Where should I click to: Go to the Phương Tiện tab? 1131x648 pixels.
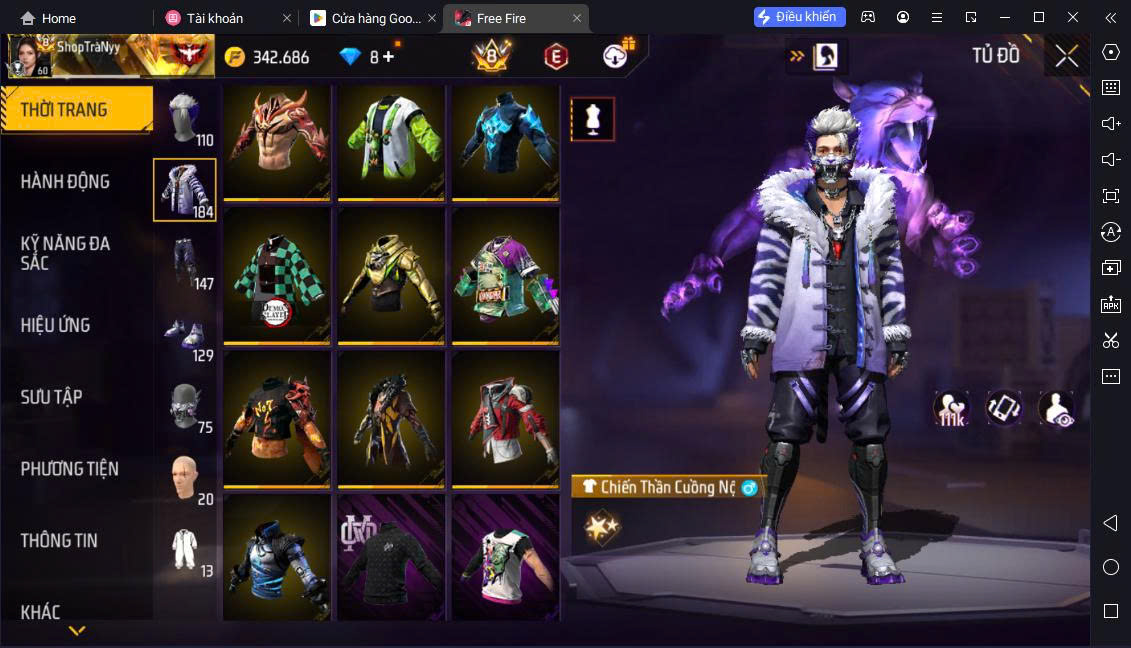tap(70, 469)
